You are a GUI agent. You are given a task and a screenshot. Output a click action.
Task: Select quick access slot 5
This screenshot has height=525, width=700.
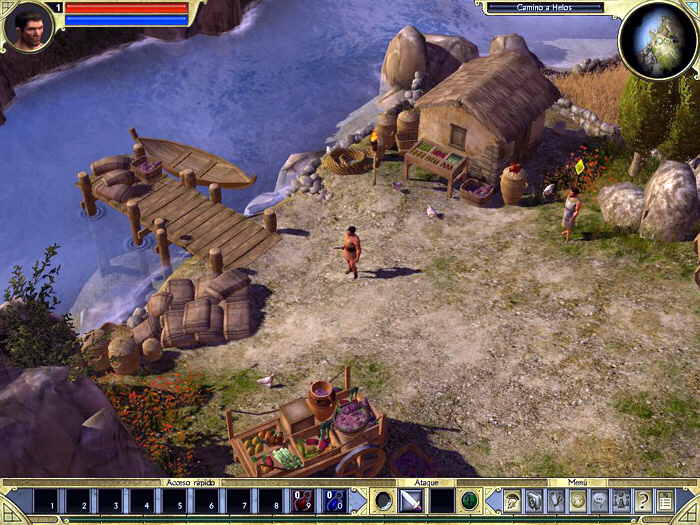175,500
